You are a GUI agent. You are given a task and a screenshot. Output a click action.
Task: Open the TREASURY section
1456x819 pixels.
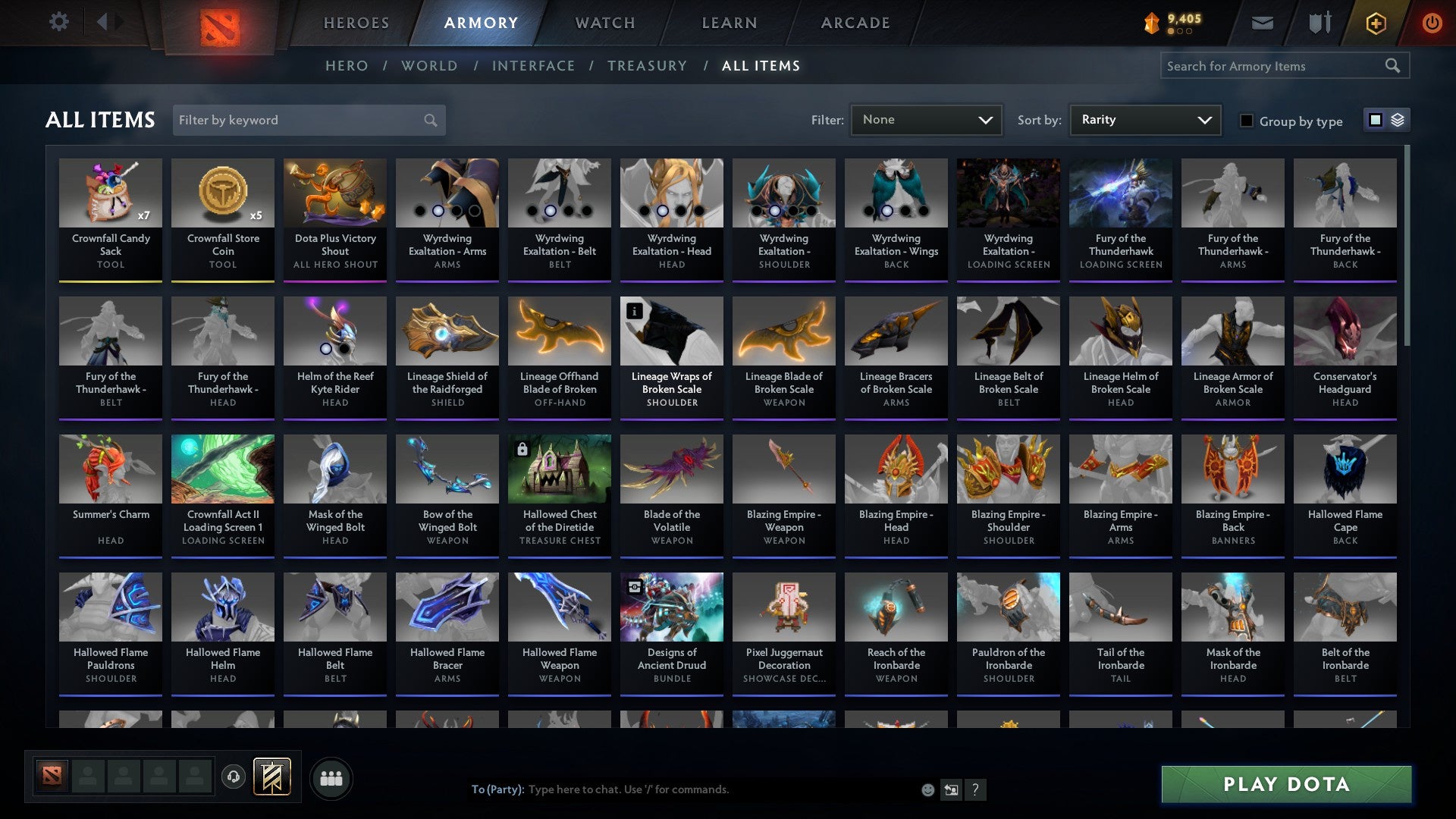coord(647,66)
